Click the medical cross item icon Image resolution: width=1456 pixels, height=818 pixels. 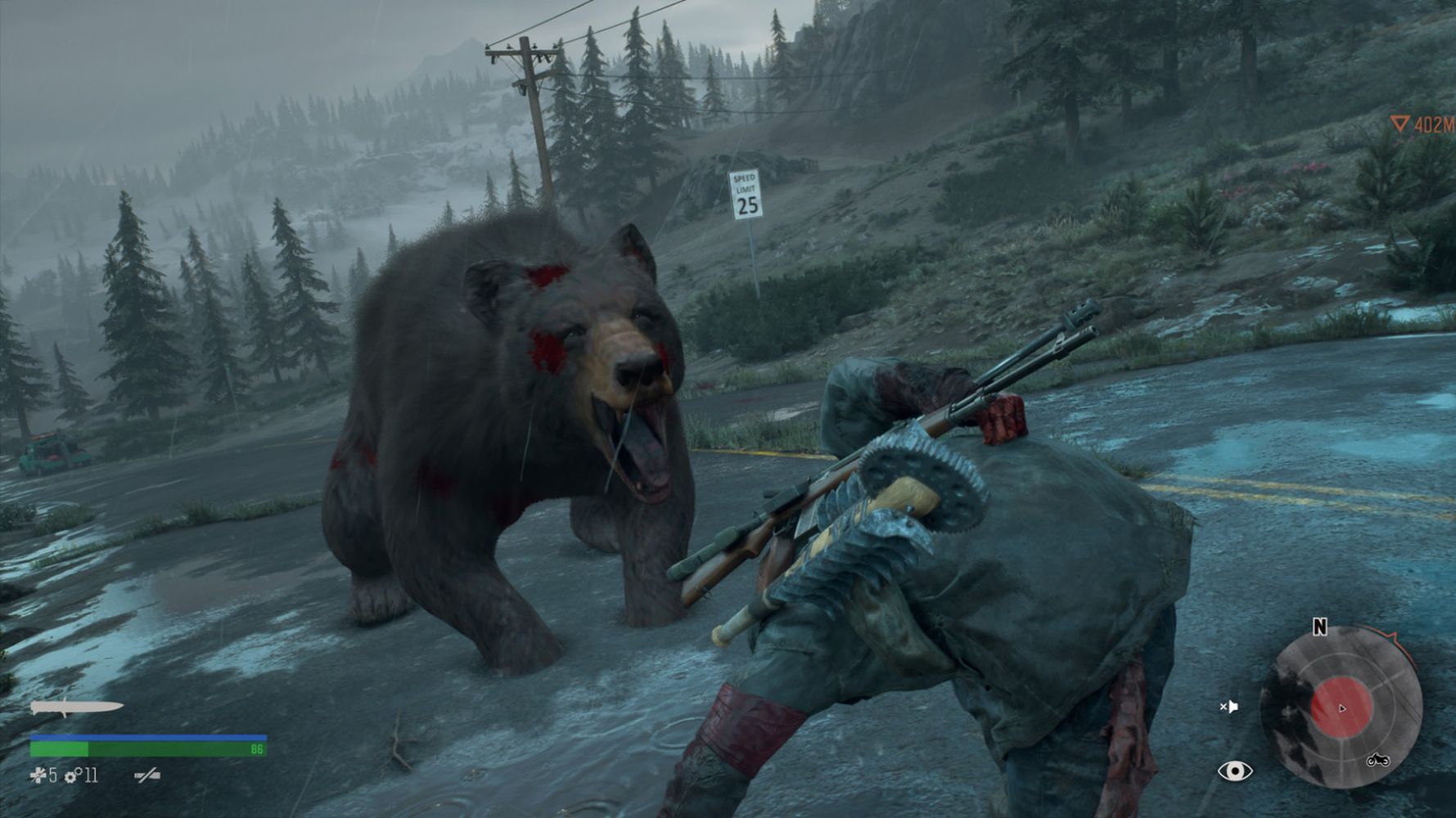click(x=38, y=775)
